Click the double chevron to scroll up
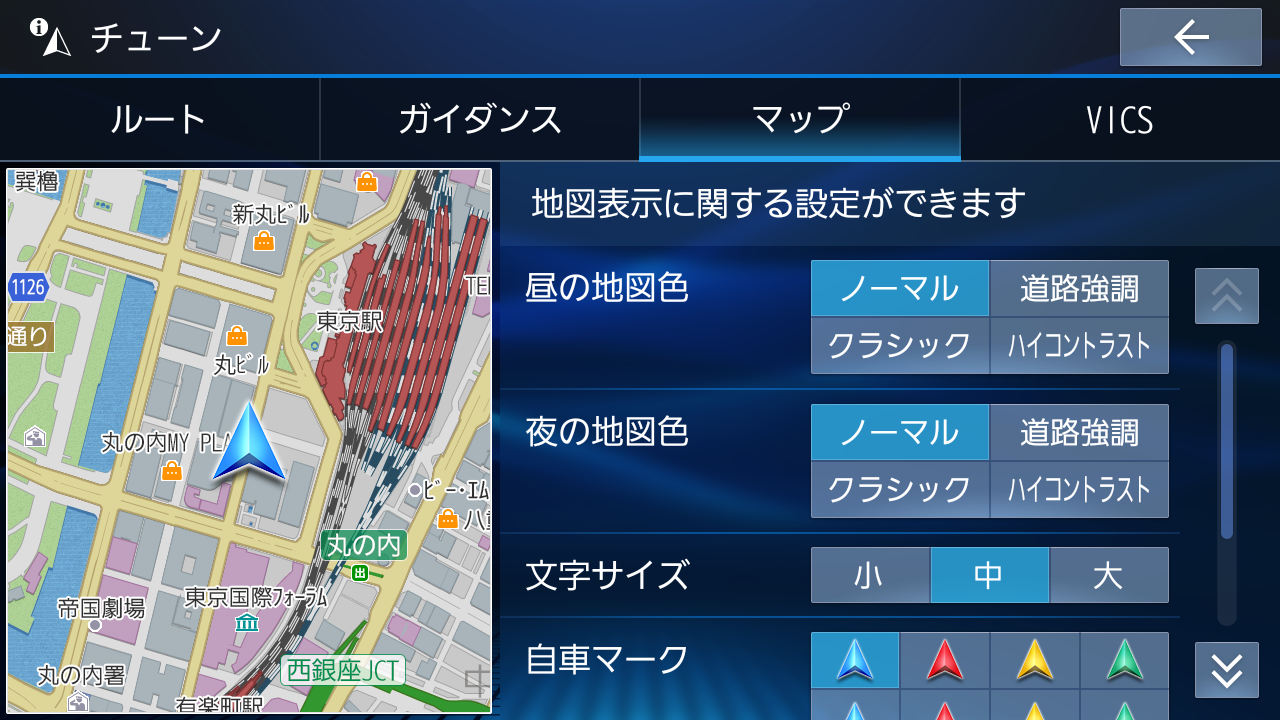1280x720 pixels. coord(1226,296)
